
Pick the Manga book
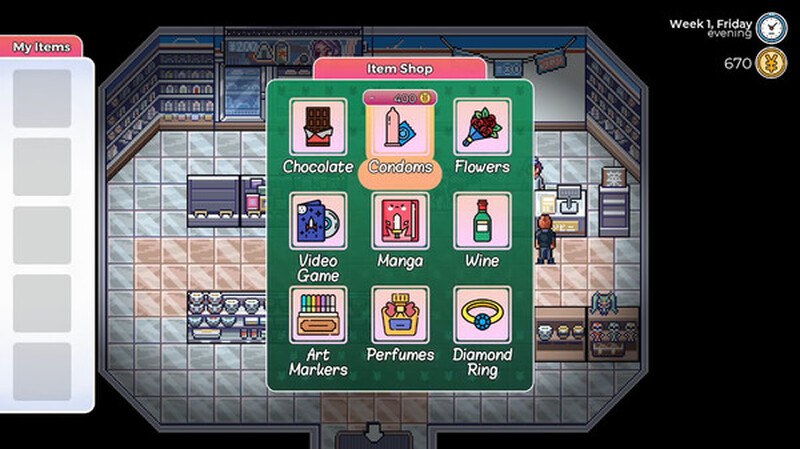click(400, 221)
